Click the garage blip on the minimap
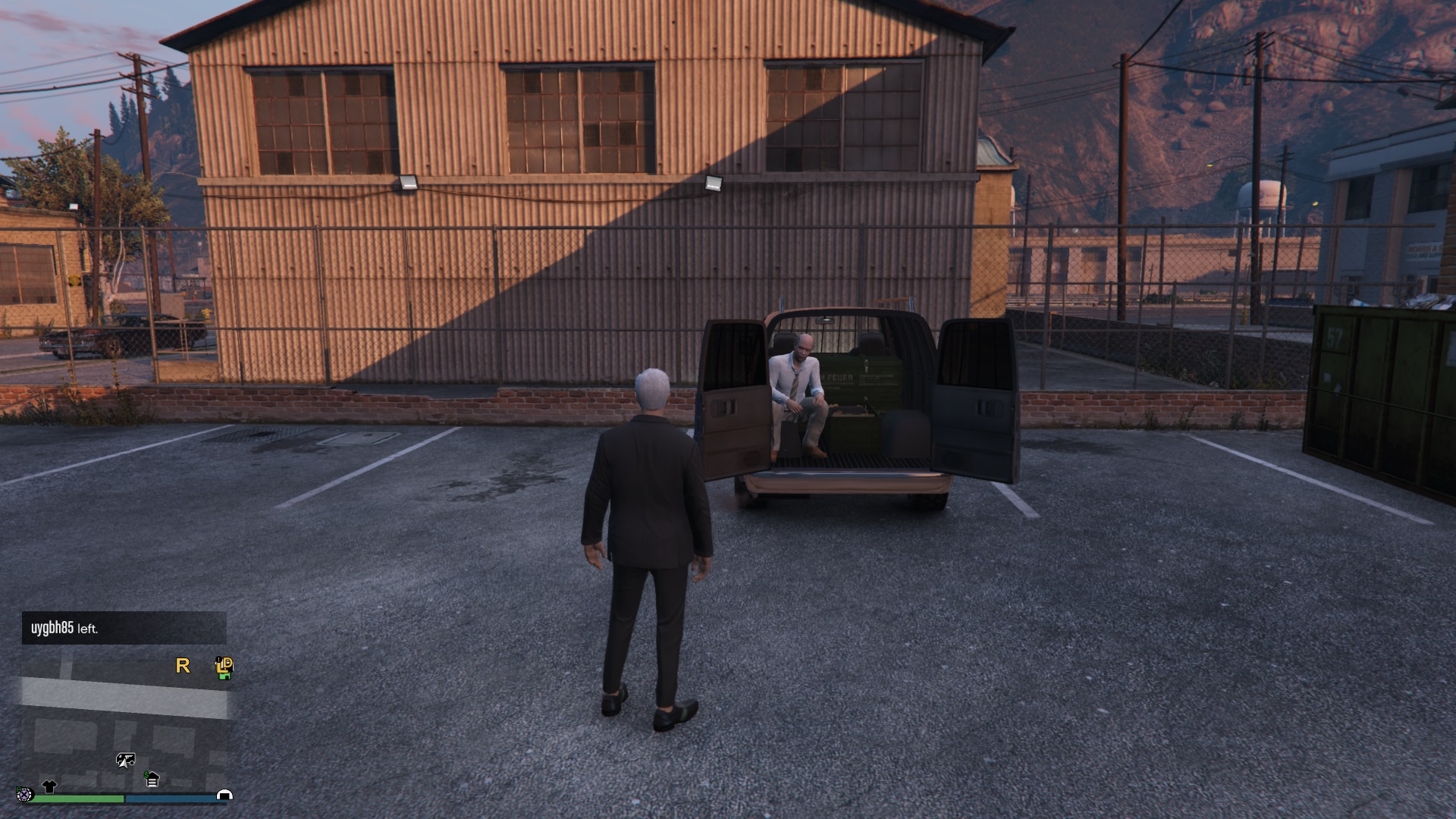Viewport: 1456px width, 819px height. [225, 795]
